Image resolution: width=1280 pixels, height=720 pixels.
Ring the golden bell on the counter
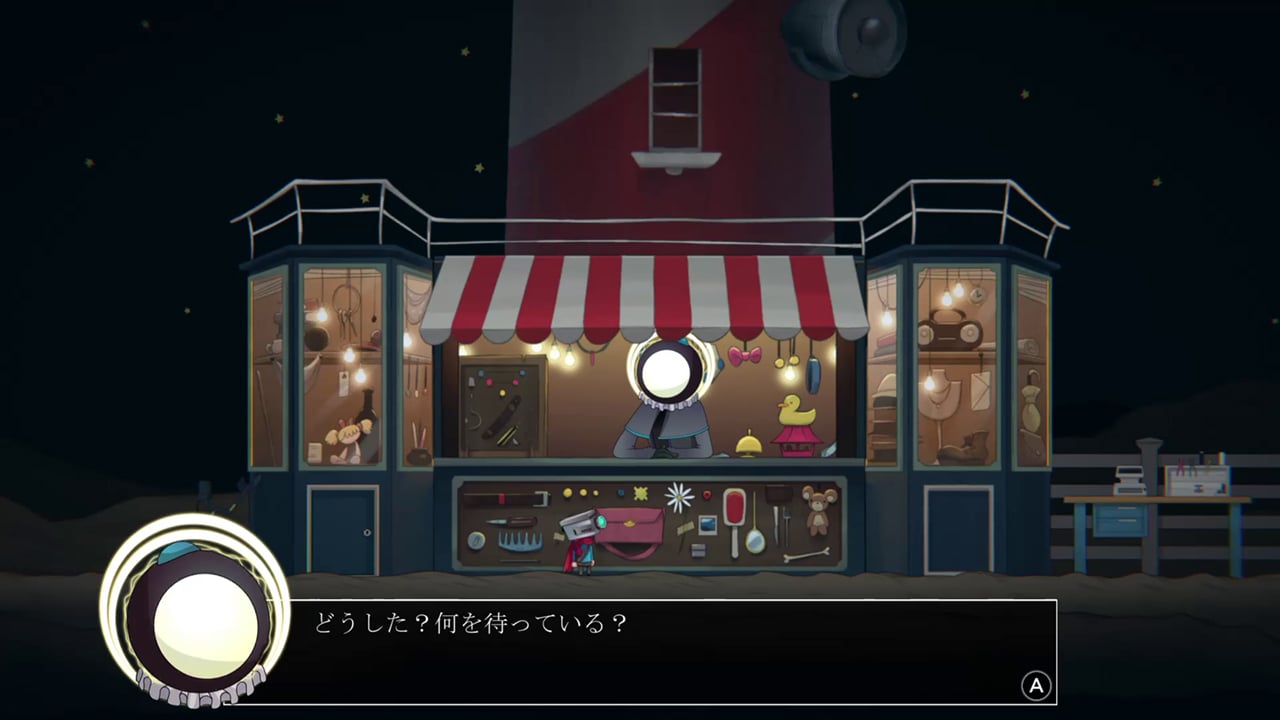[x=748, y=444]
